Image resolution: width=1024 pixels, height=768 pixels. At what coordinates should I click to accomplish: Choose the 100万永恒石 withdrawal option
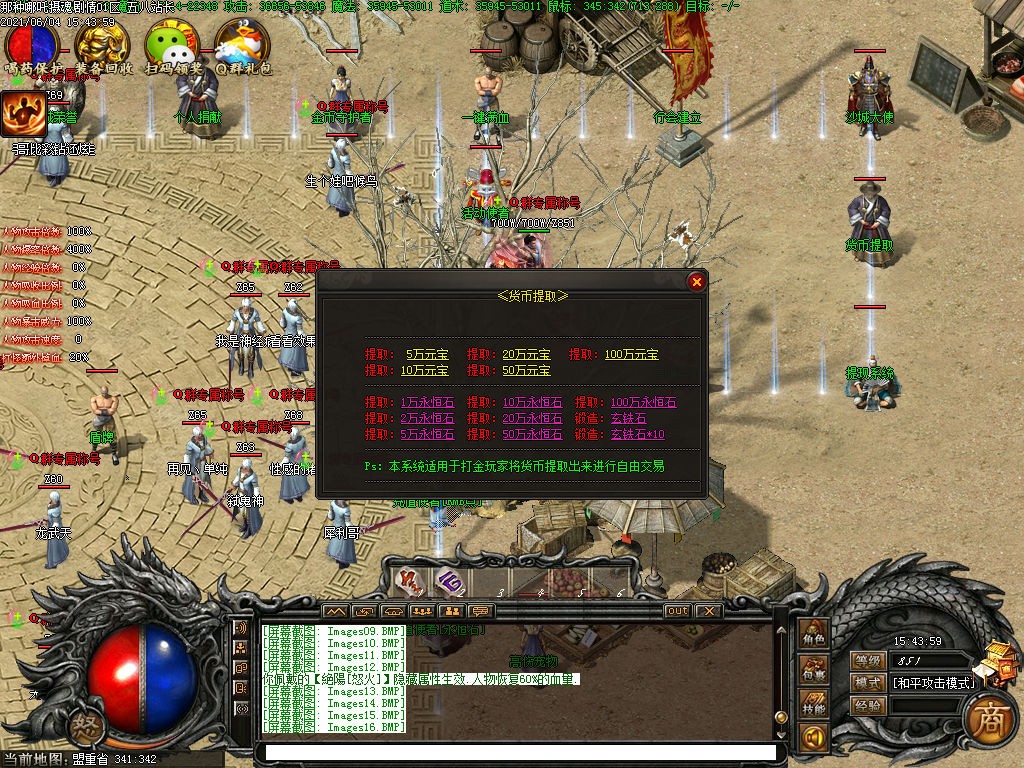click(x=643, y=403)
